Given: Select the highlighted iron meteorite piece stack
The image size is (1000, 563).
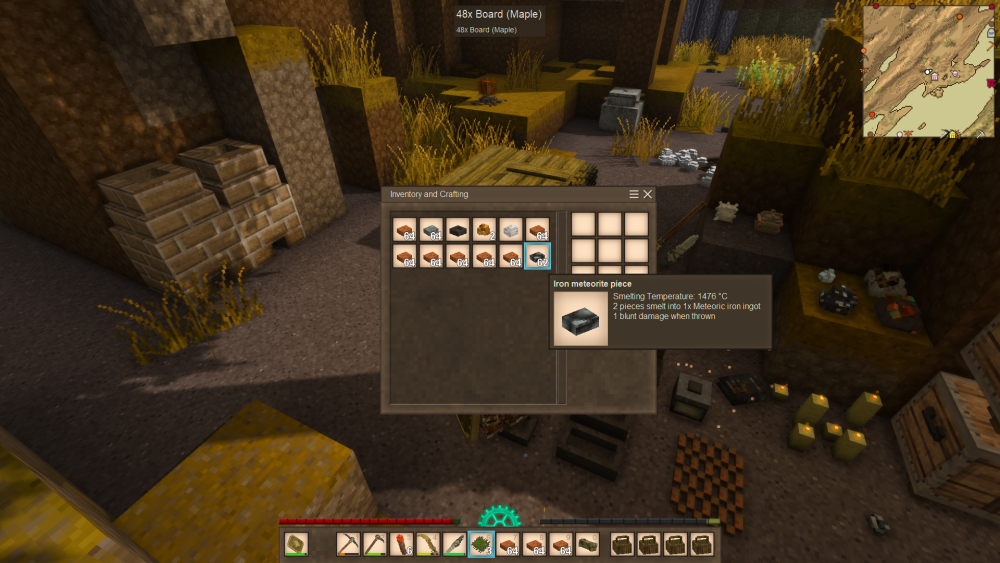Looking at the screenshot, I should [537, 256].
